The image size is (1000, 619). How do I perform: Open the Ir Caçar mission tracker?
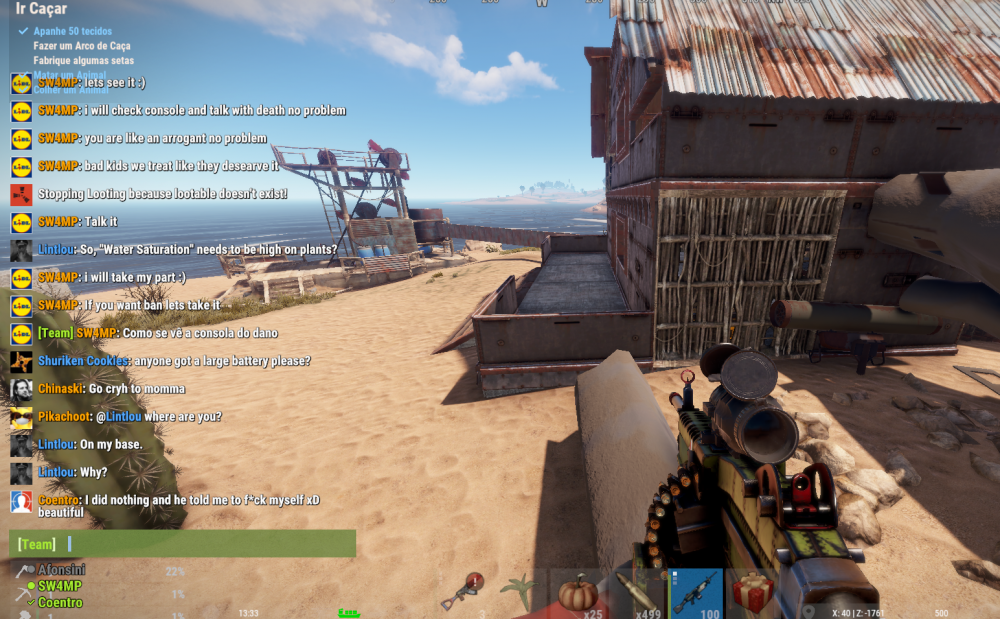[42, 9]
